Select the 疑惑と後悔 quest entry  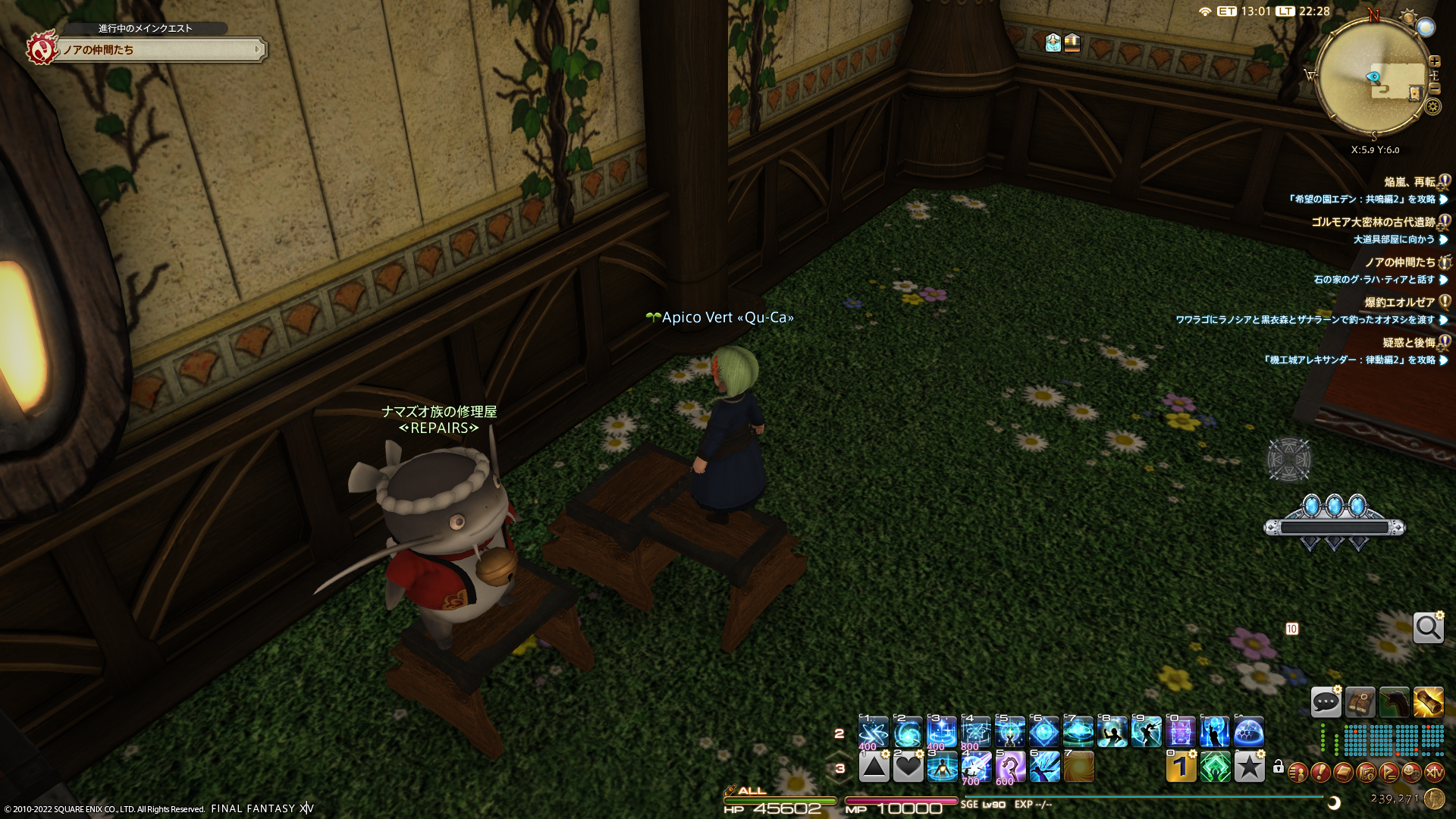click(x=1408, y=343)
